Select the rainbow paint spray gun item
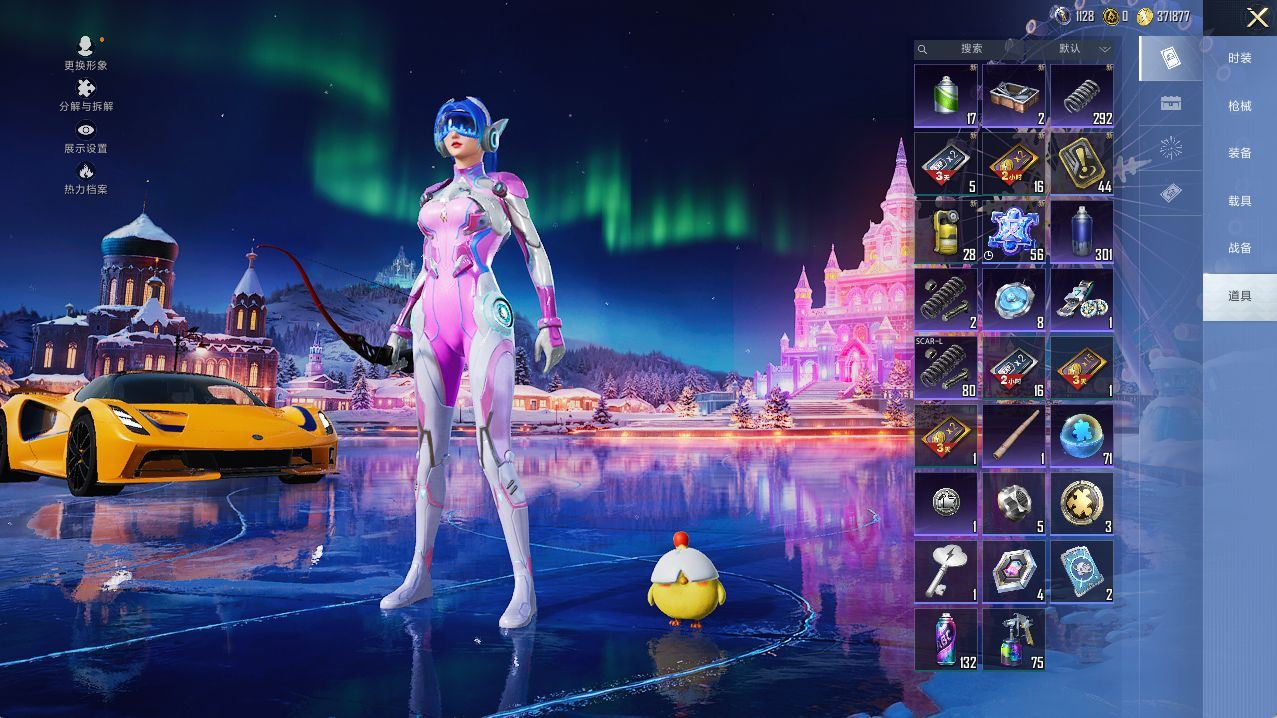The width and height of the screenshot is (1277, 718). [x=1014, y=639]
